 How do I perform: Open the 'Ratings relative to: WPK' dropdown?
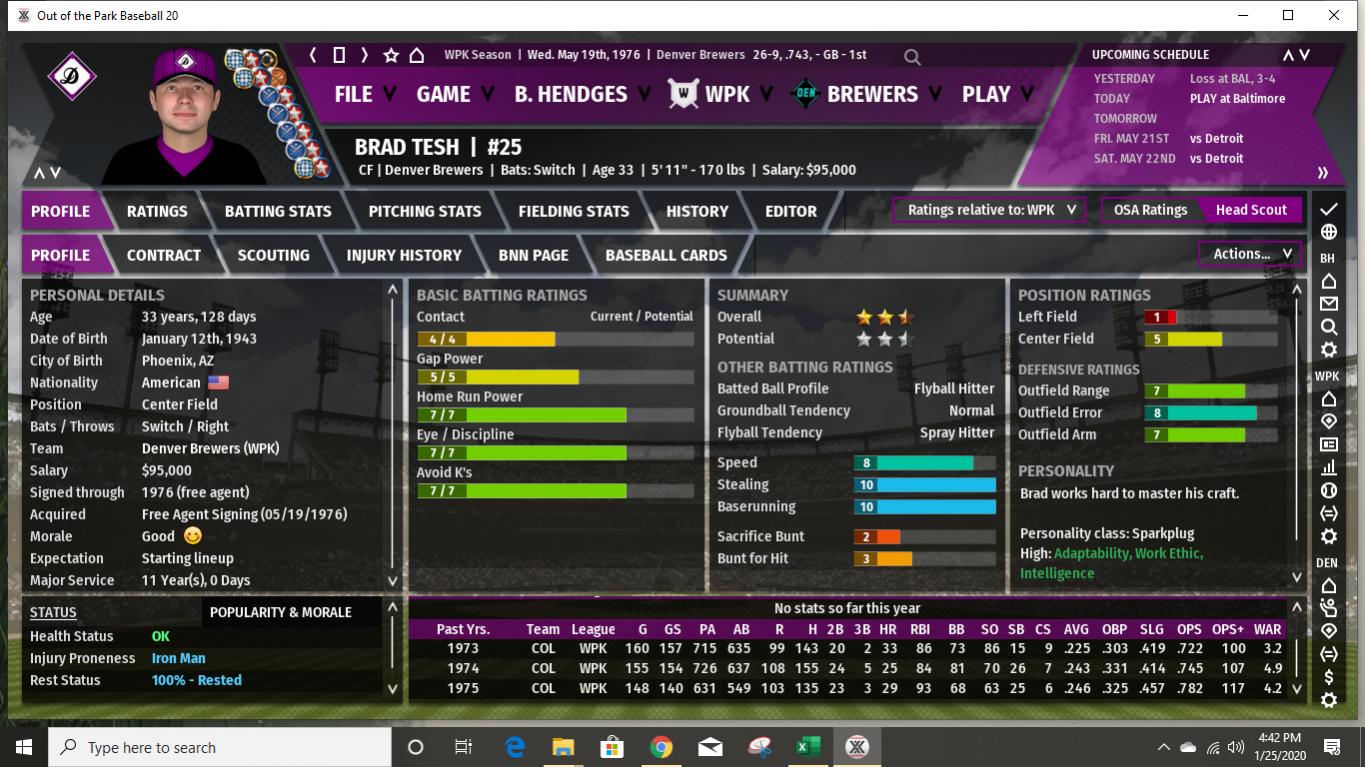(988, 210)
